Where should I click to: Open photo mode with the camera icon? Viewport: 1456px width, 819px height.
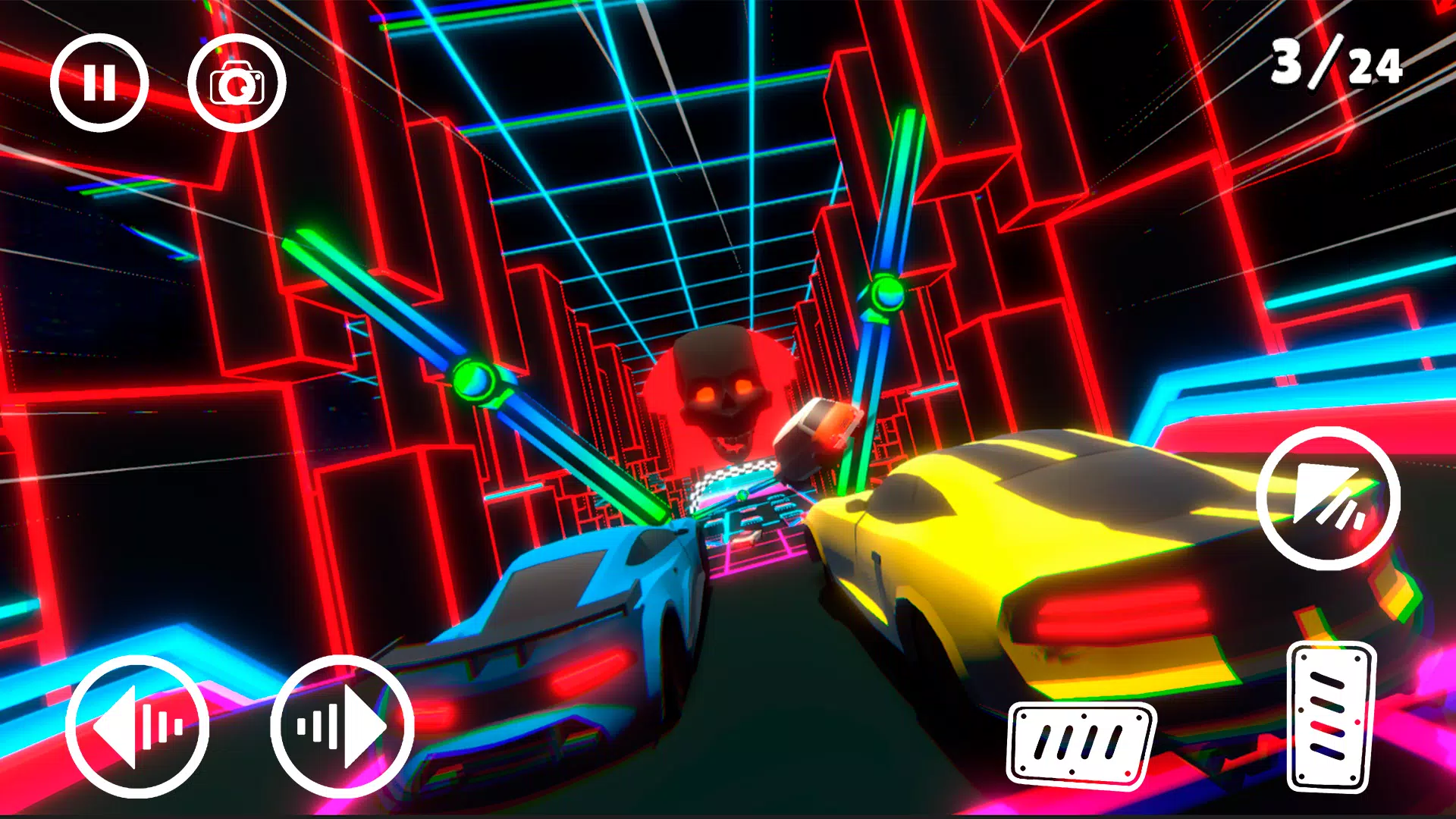point(237,82)
